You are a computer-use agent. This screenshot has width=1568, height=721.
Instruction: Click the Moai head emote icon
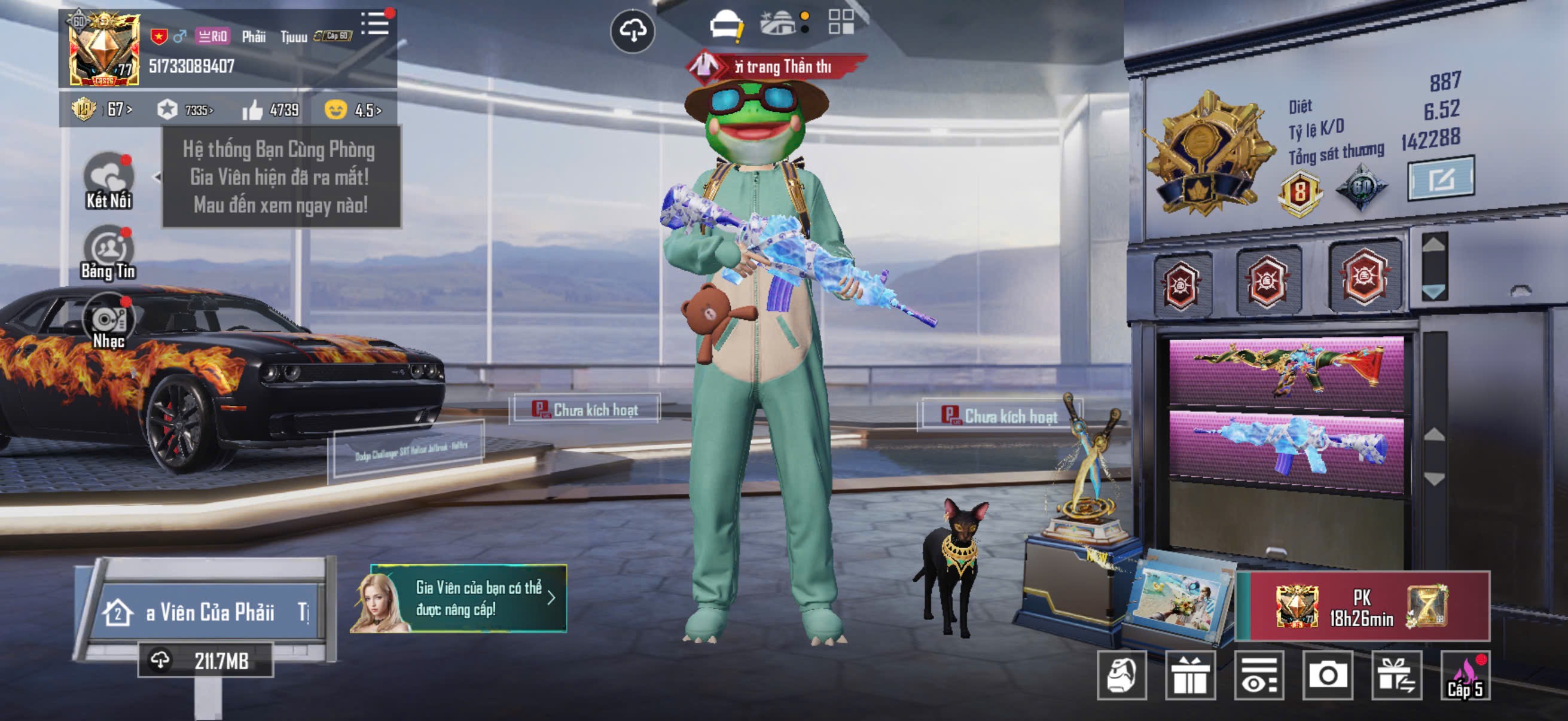click(x=1122, y=676)
